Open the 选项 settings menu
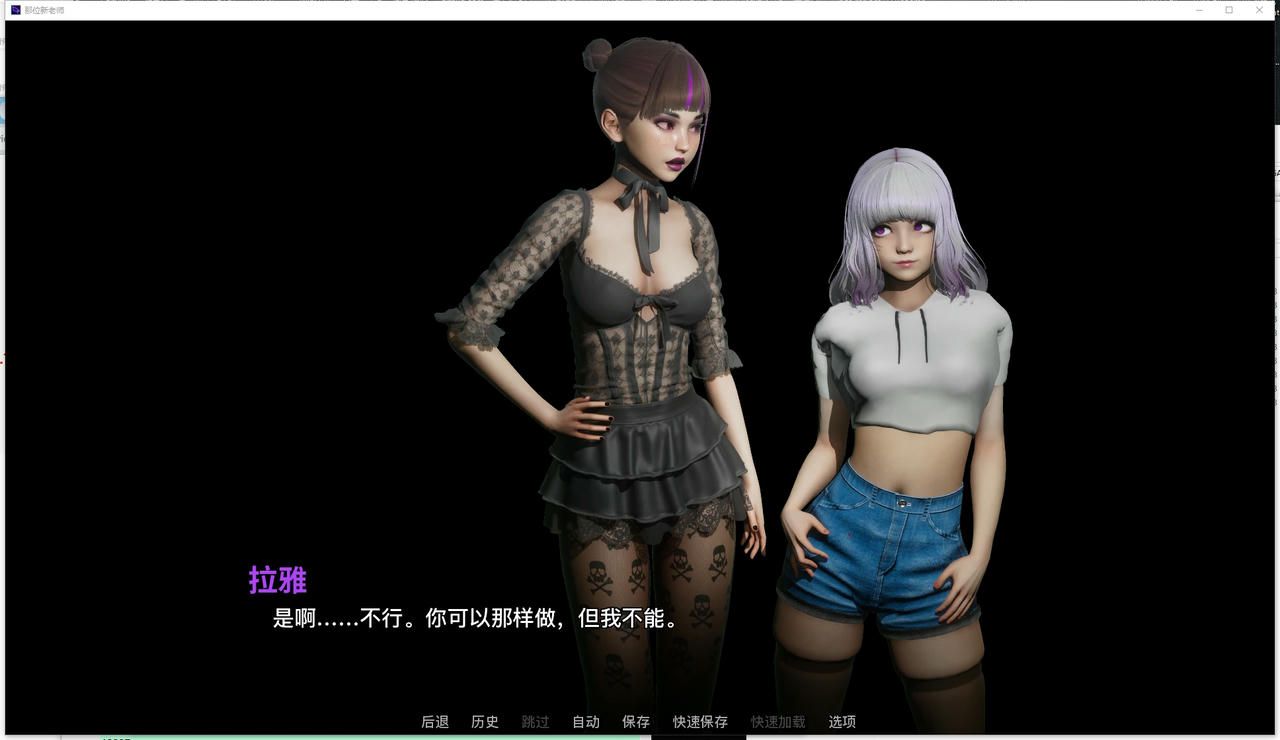1280x740 pixels. point(840,721)
